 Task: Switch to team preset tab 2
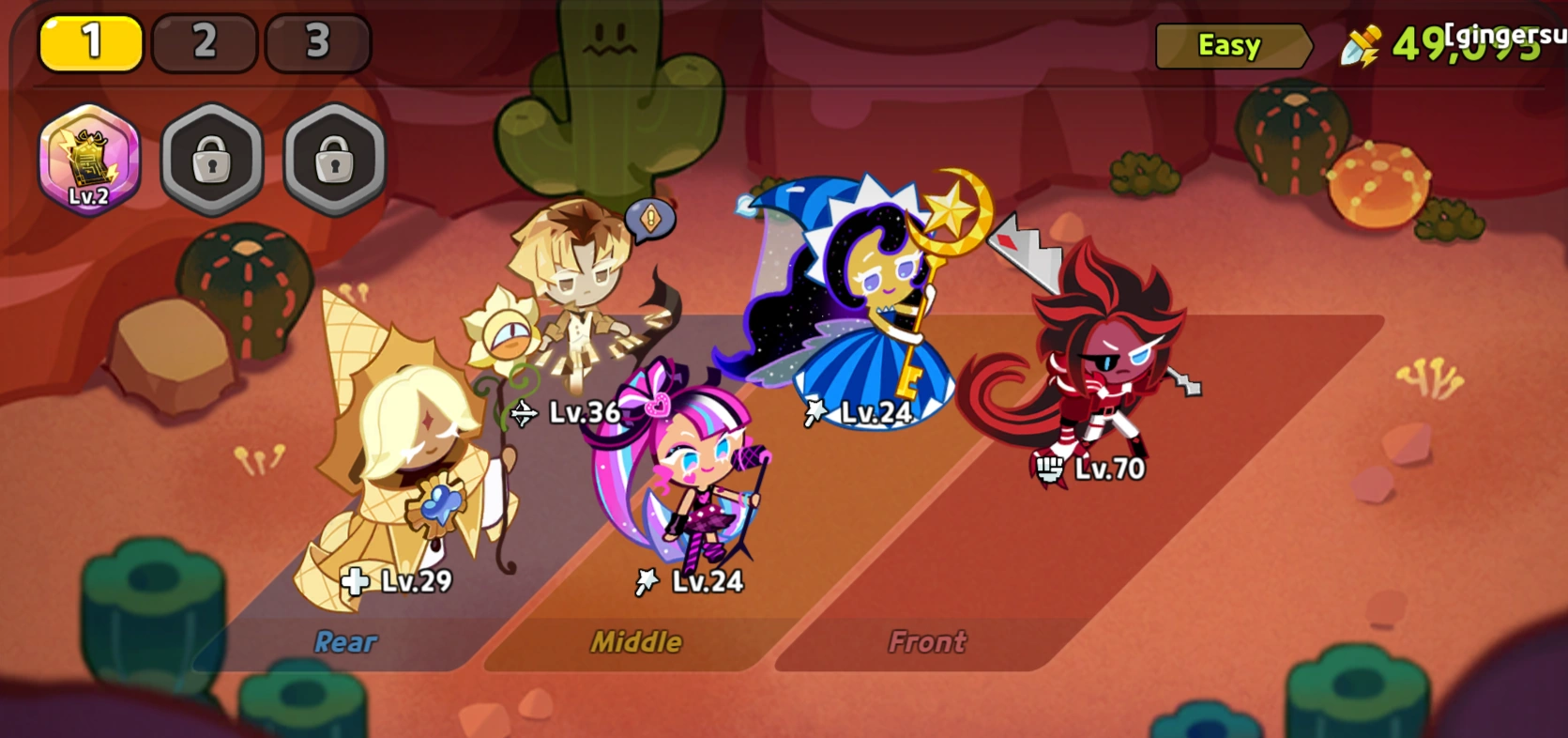[x=205, y=40]
